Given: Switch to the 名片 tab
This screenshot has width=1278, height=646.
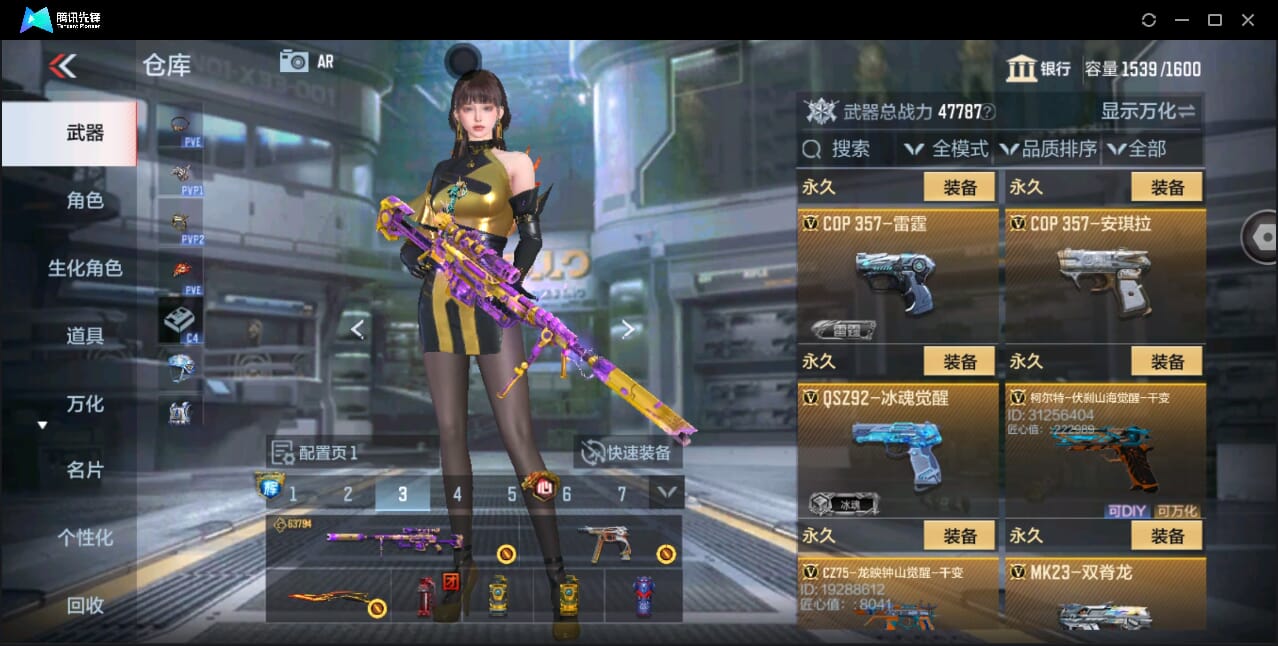Looking at the screenshot, I should [85, 470].
